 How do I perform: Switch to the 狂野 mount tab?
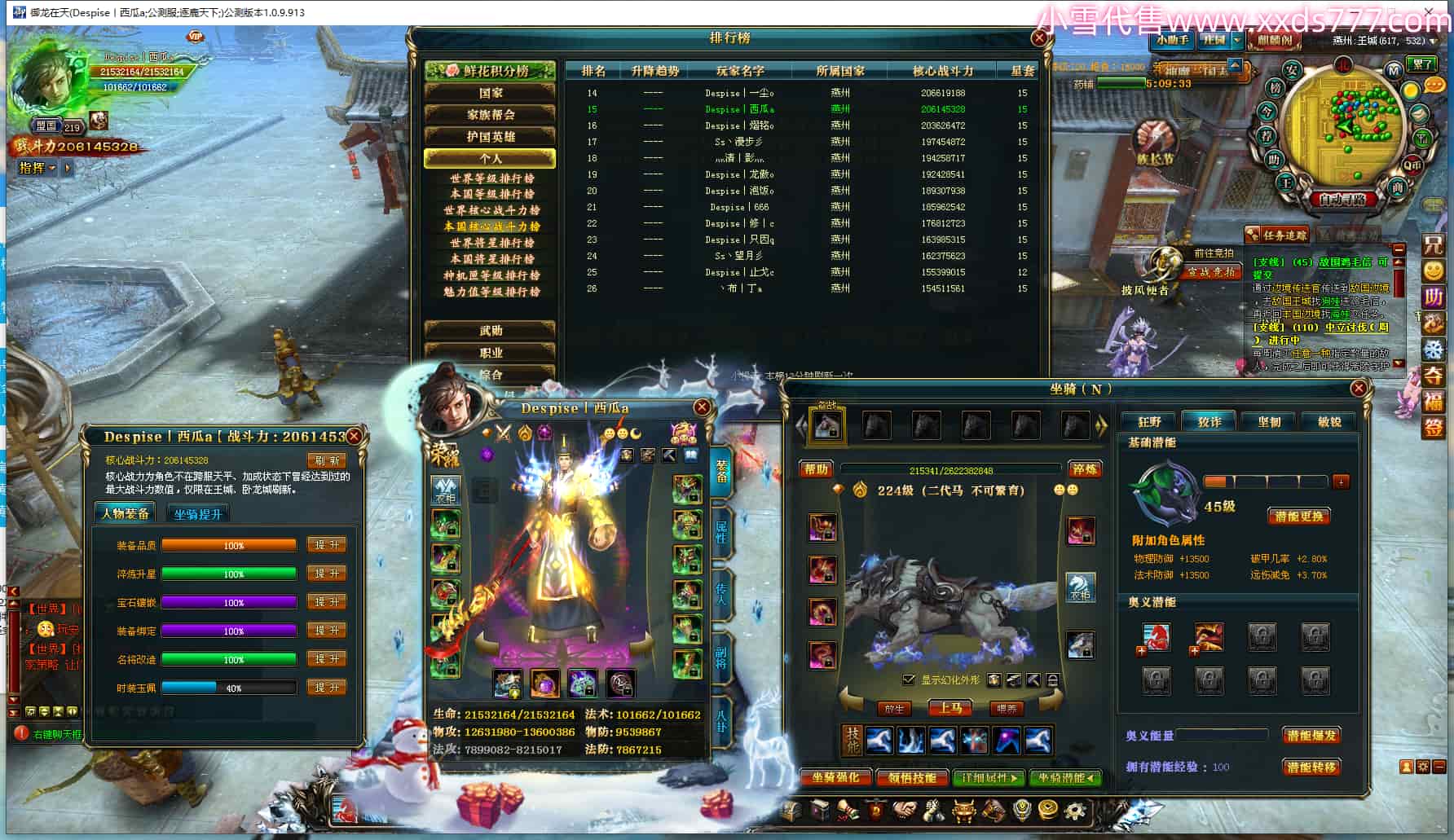(1149, 422)
